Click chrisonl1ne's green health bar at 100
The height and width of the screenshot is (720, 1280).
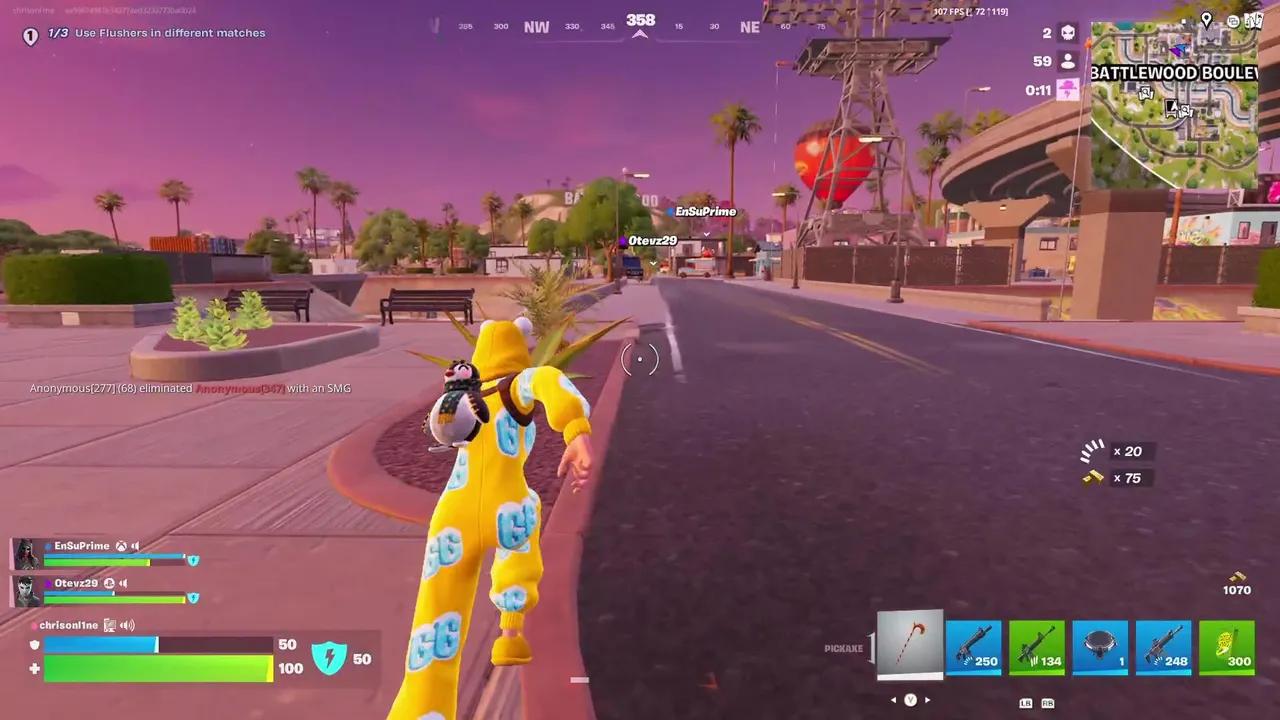click(157, 668)
